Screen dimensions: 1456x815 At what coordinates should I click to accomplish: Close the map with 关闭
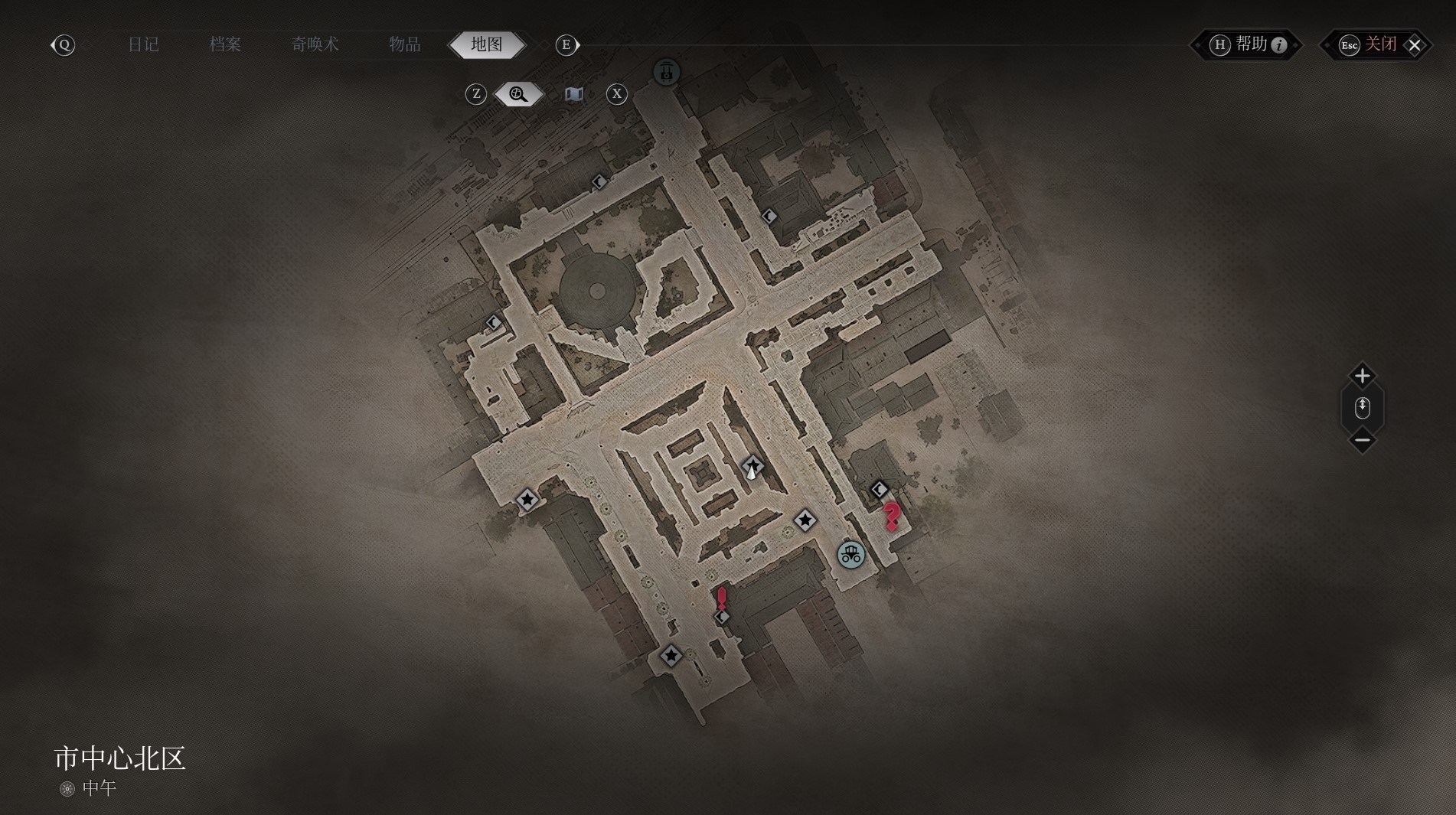pyautogui.click(x=1379, y=44)
